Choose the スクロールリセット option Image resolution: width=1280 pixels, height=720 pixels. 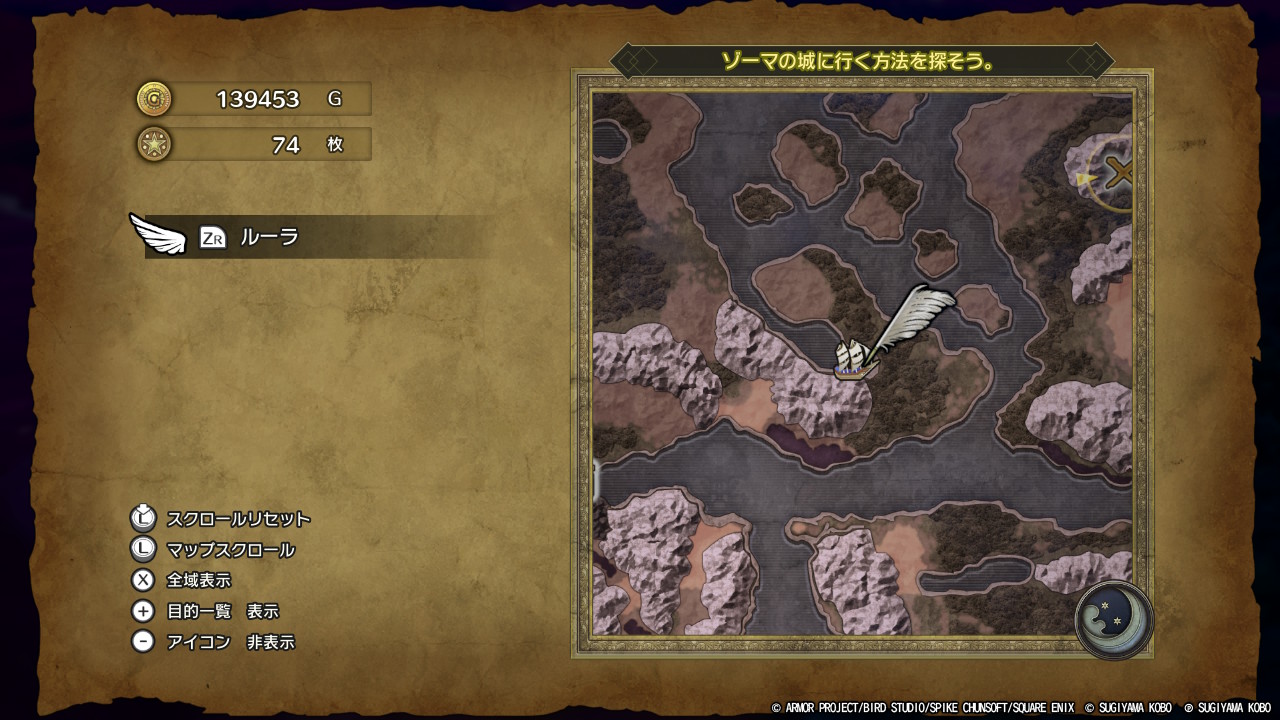(238, 519)
